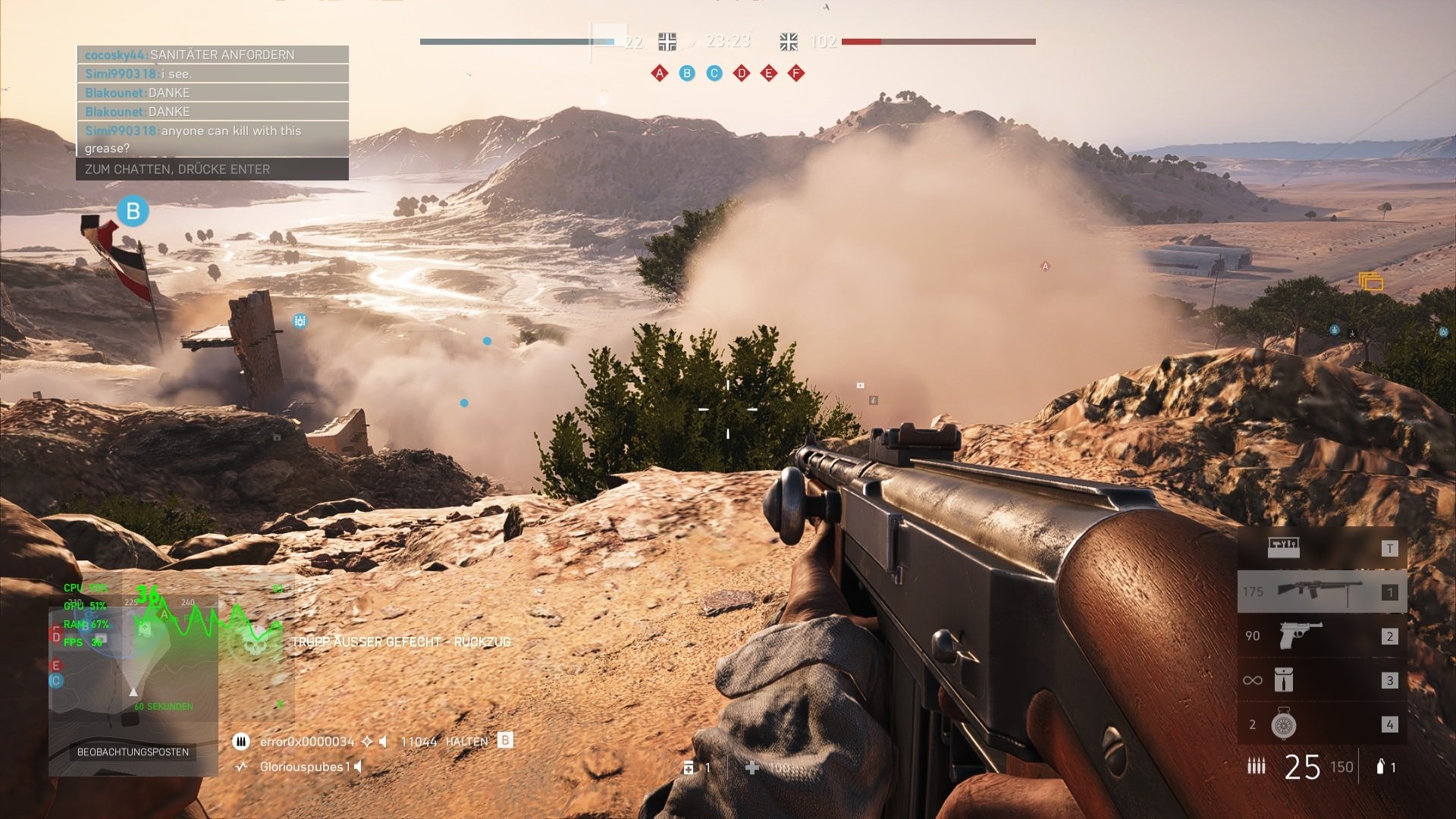This screenshot has width=1456, height=819.
Task: Choose the ammo pouch gadget slot
Action: [1322, 679]
